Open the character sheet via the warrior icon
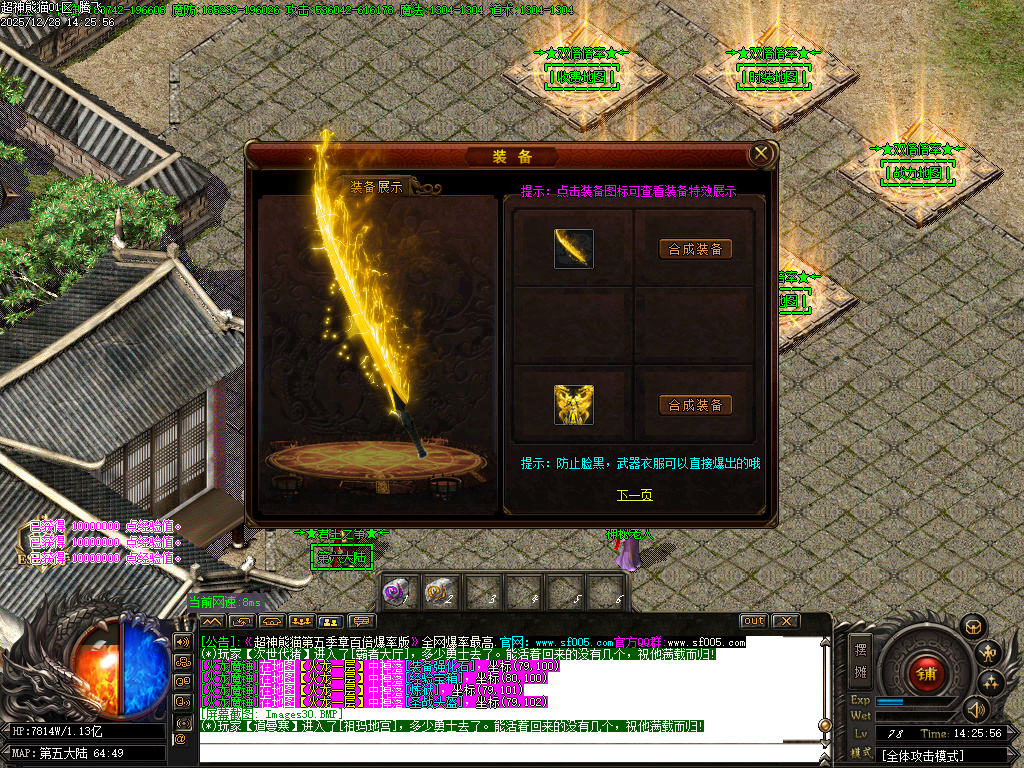 [x=989, y=654]
